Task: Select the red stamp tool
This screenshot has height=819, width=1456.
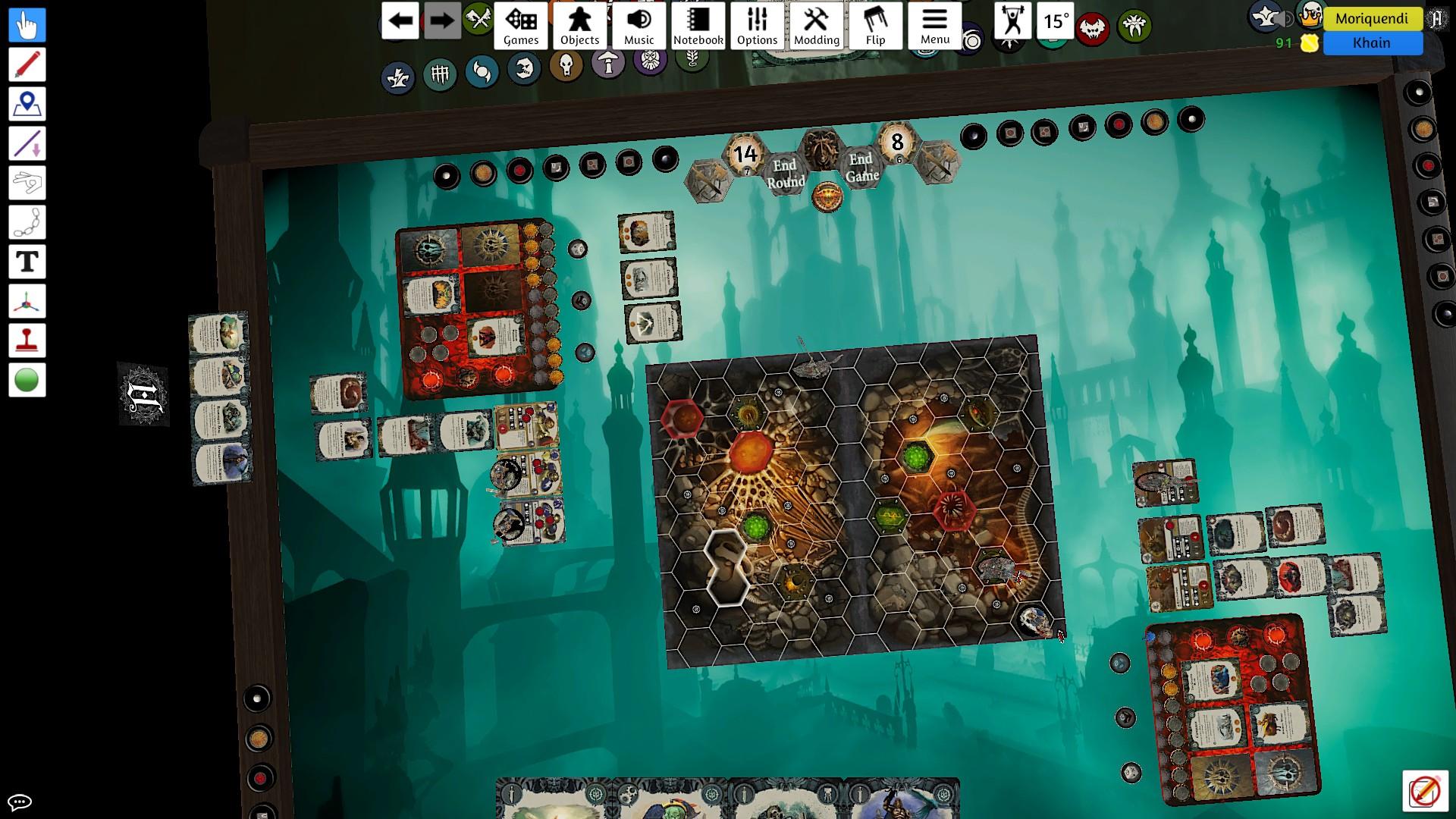Action: pos(27,340)
